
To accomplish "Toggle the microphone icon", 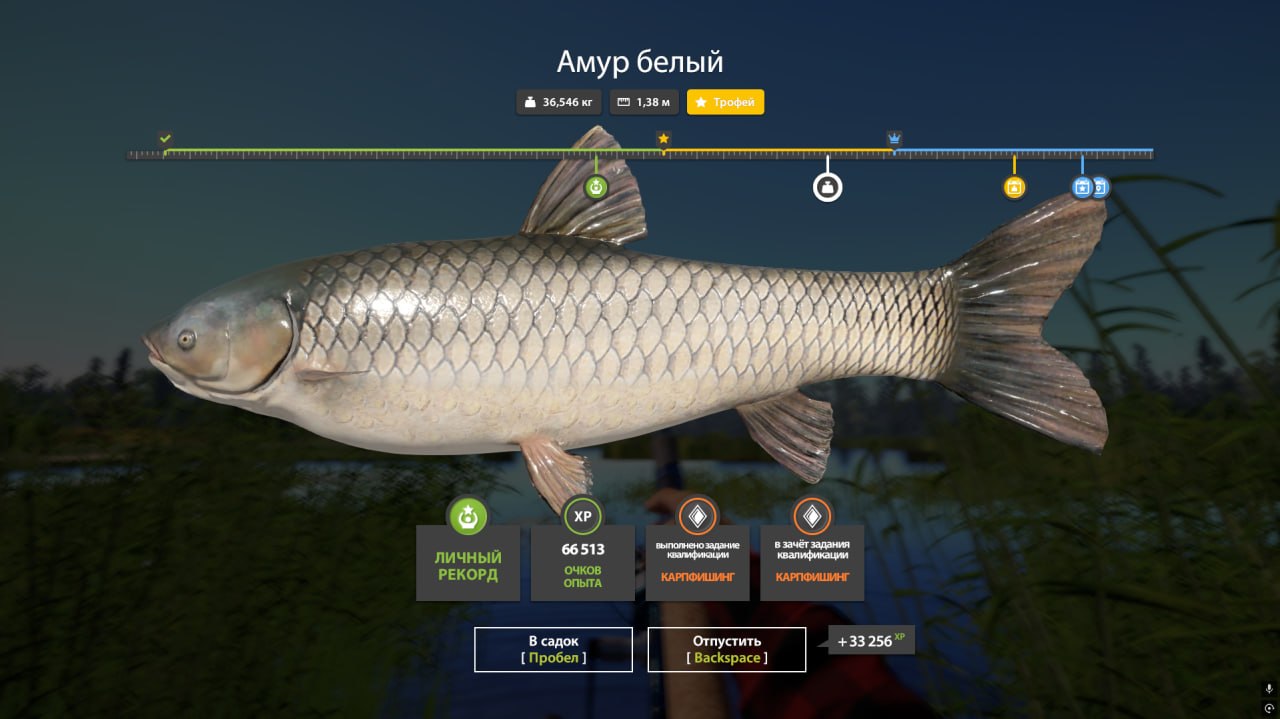I will point(1269,689).
